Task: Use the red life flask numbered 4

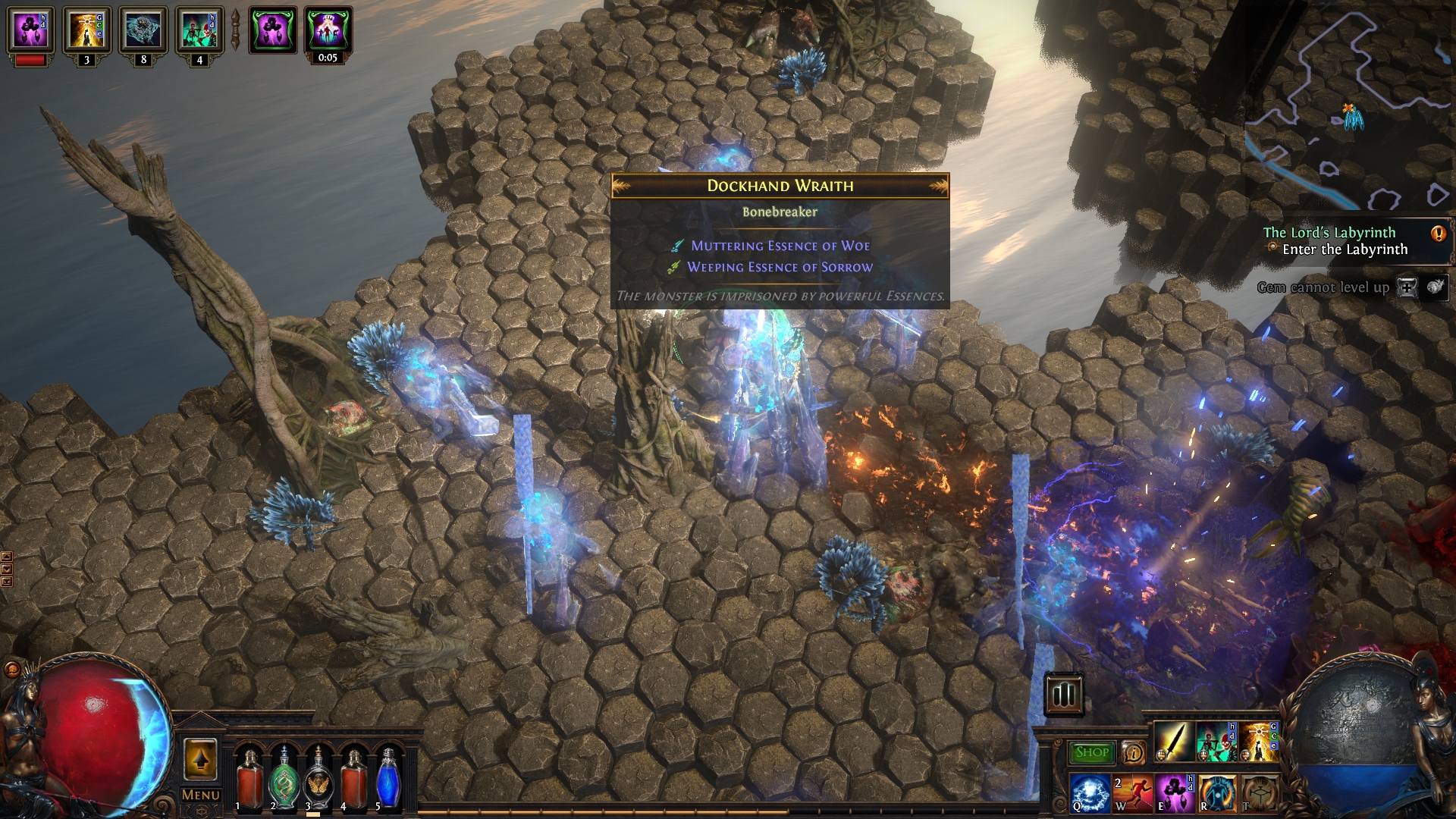Action: coord(353,779)
